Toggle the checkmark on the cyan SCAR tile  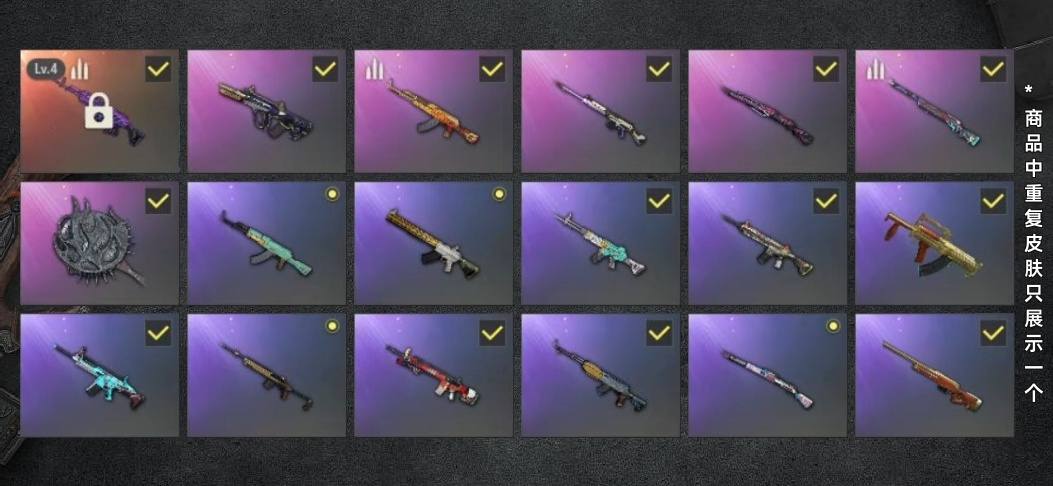[x=158, y=334]
